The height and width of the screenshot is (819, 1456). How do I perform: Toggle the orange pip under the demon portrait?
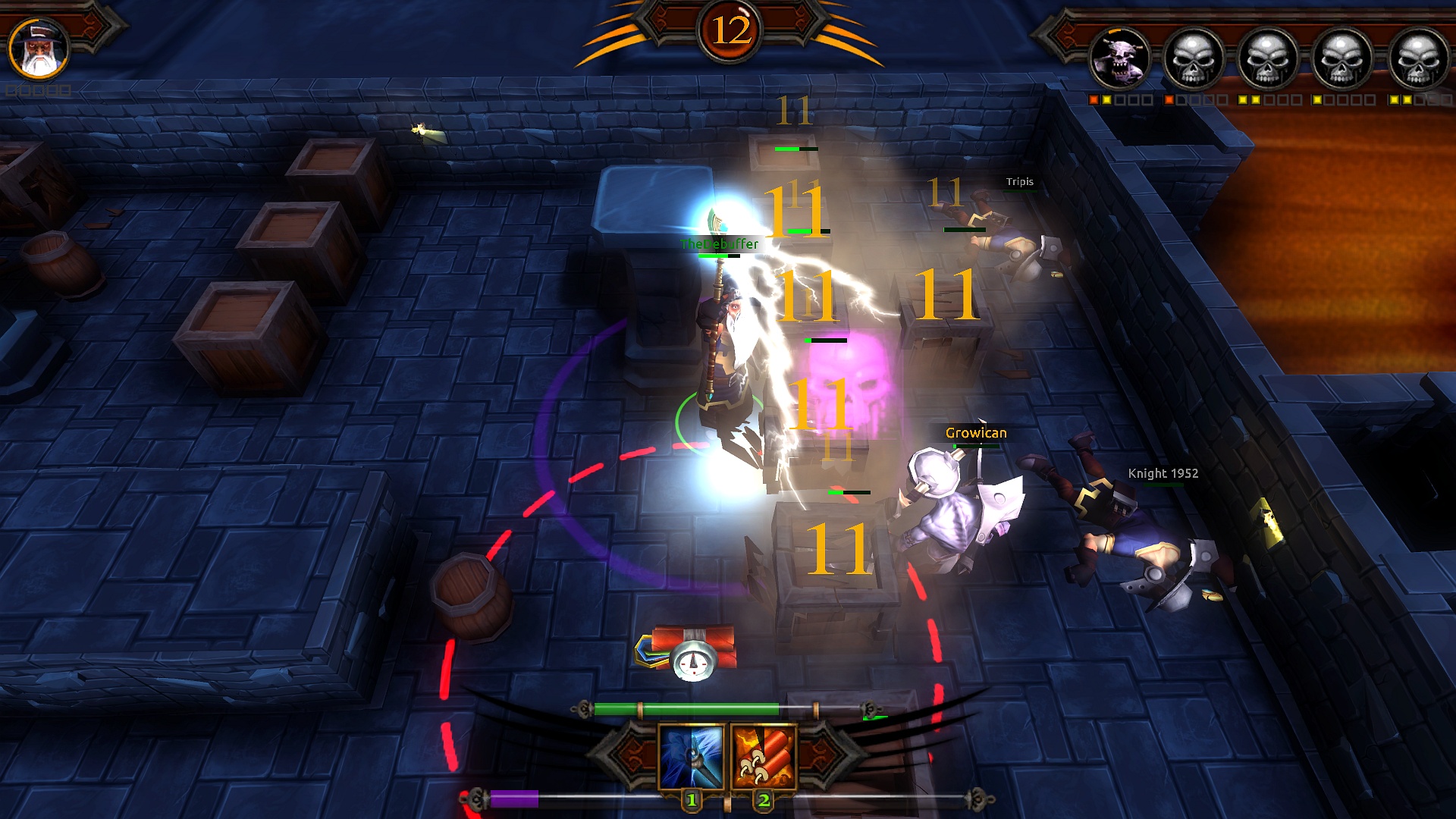[1092, 99]
